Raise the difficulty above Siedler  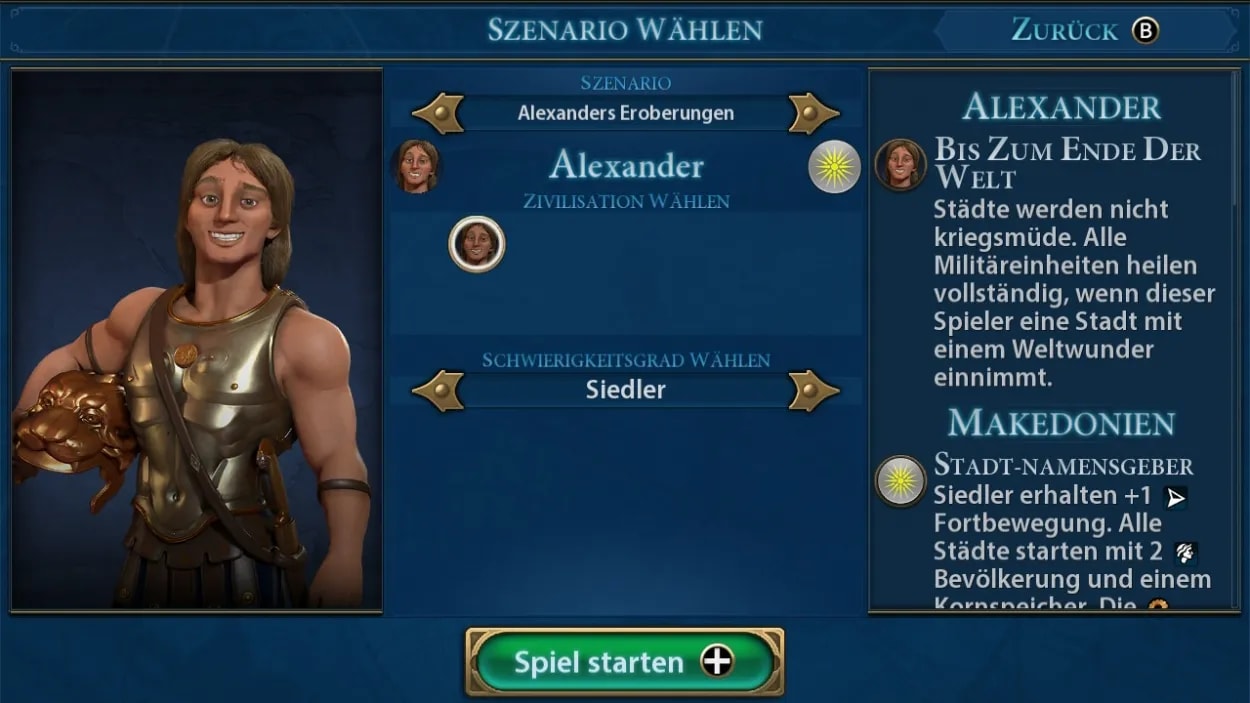(812, 390)
